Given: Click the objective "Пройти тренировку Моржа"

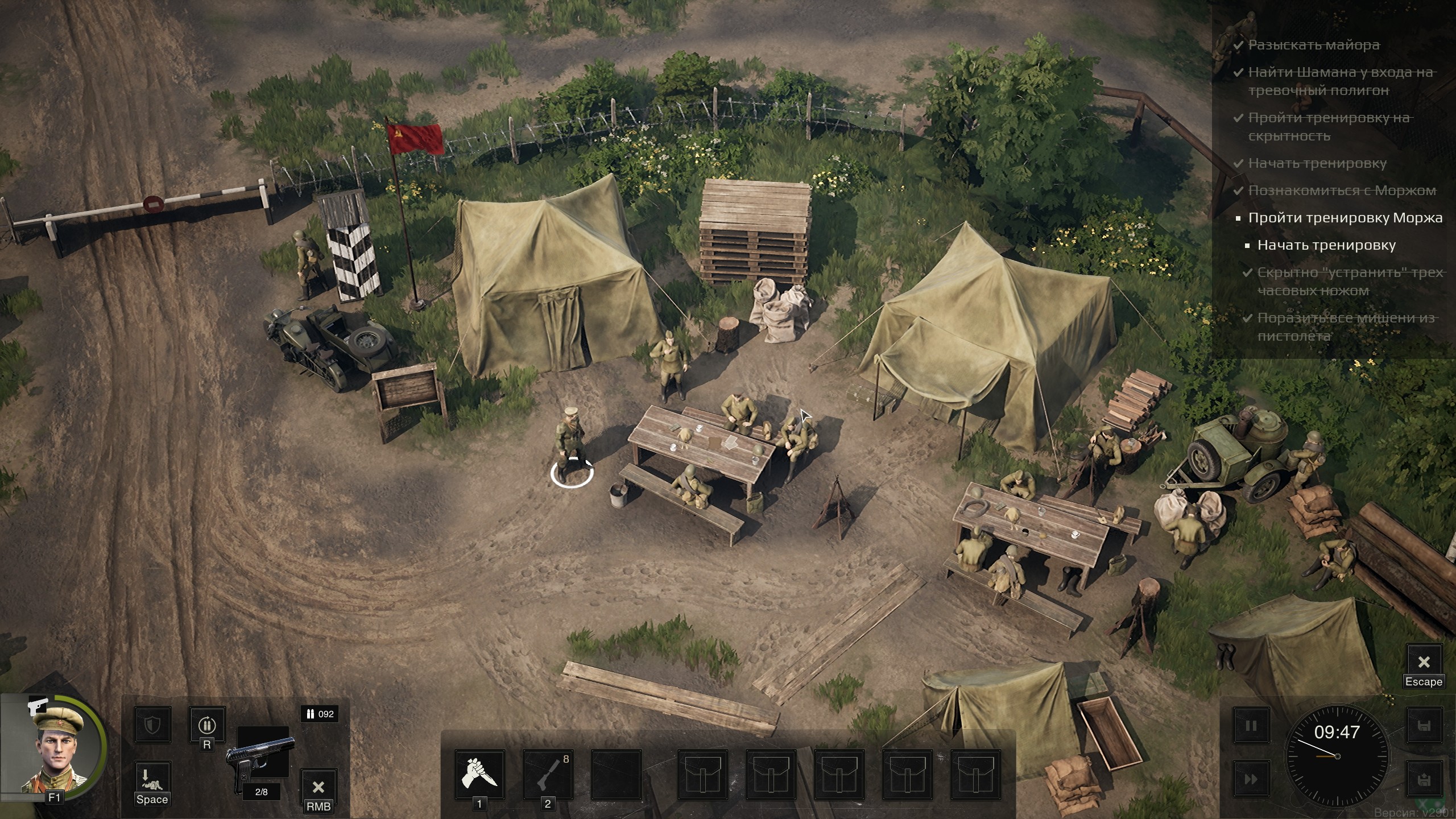Looking at the screenshot, I should click(x=1345, y=218).
